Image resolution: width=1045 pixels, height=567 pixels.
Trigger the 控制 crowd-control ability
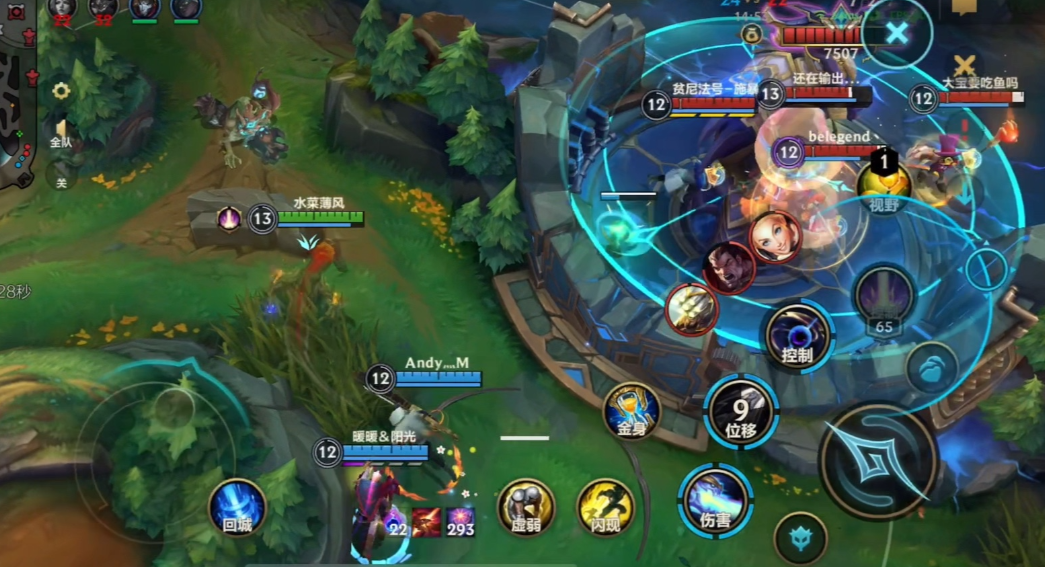(798, 335)
